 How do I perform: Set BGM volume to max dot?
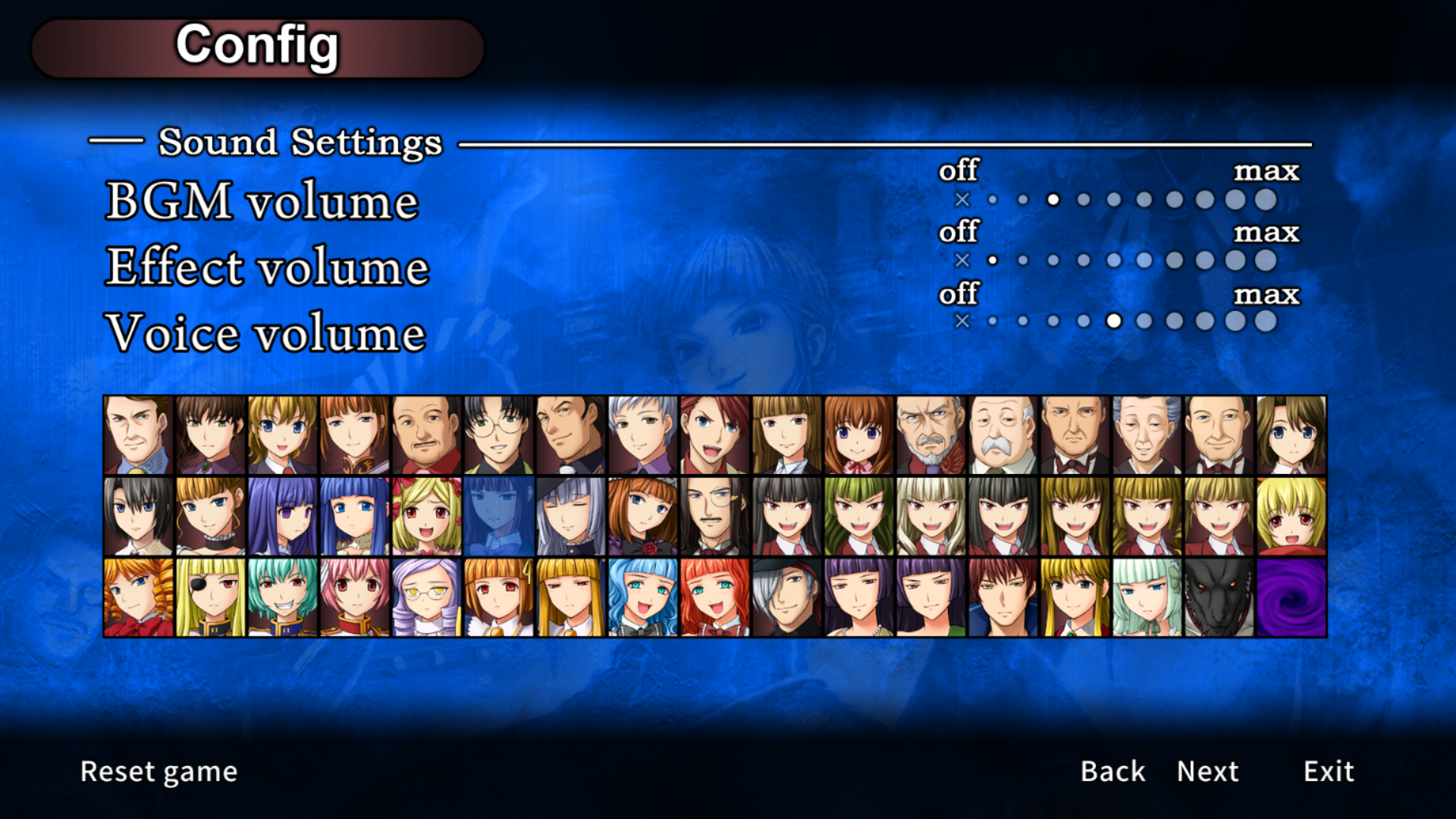[x=1265, y=199]
